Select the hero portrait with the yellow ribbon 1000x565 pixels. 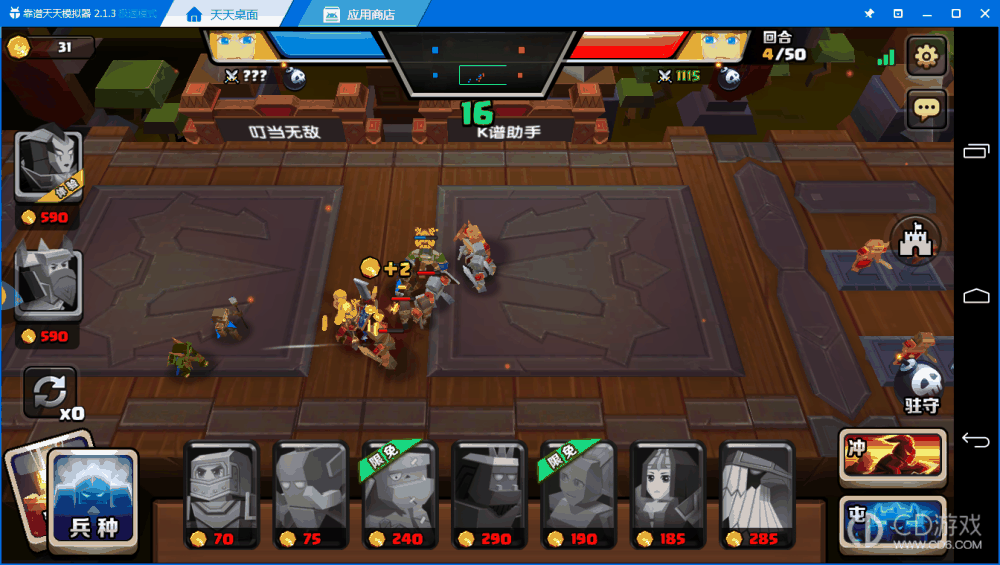click(x=48, y=167)
